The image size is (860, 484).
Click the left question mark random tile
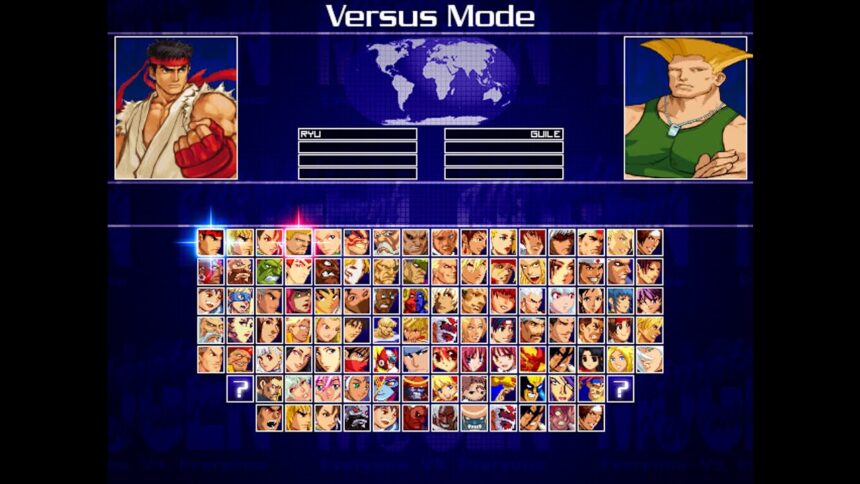239,388
